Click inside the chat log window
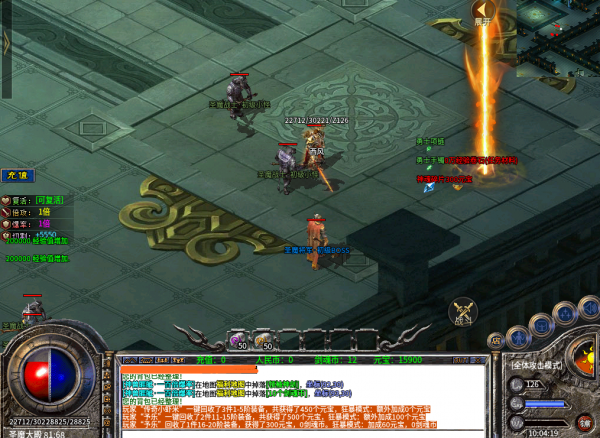 (x=300, y=395)
